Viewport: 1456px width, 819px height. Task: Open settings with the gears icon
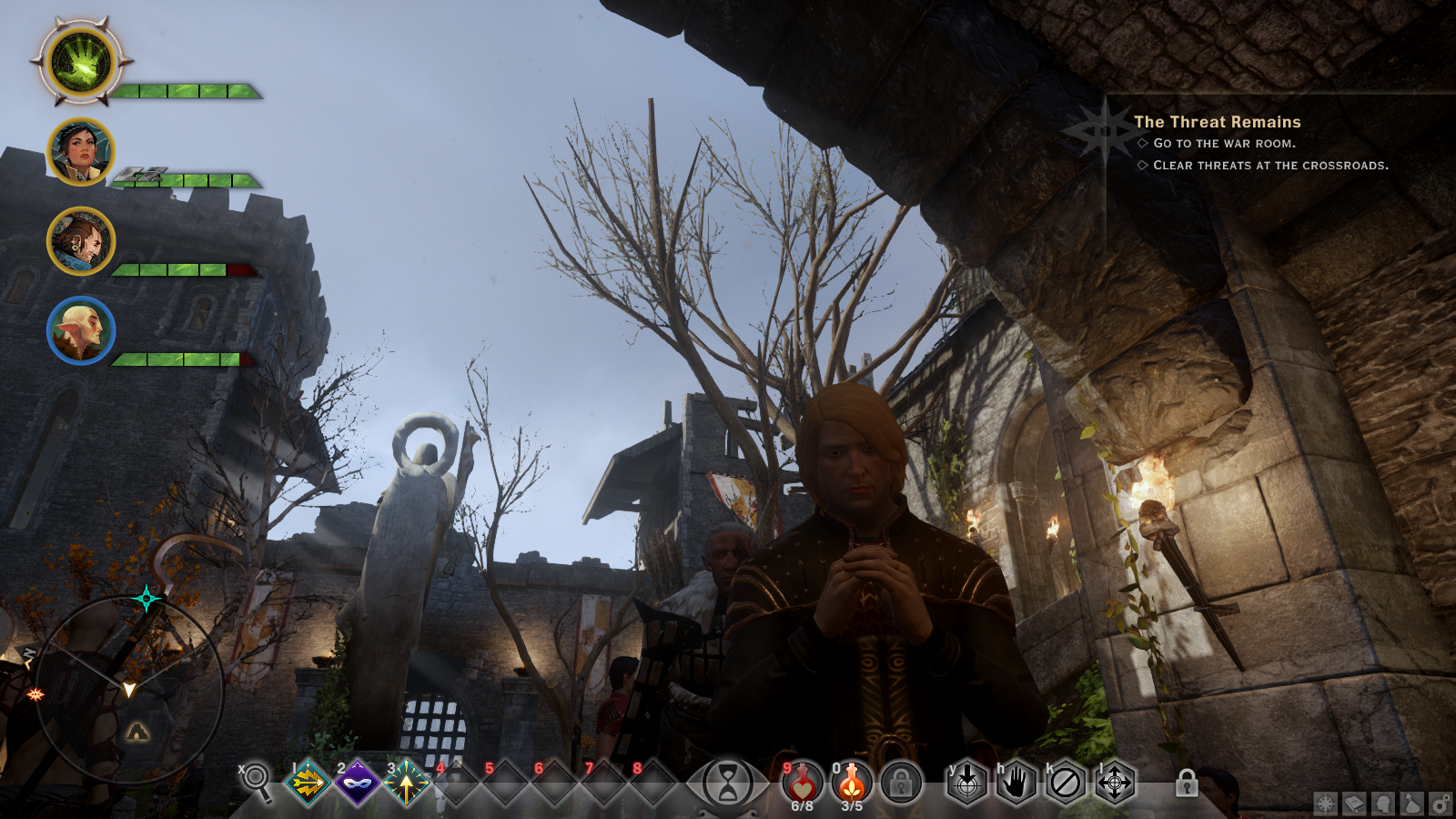(x=1441, y=804)
